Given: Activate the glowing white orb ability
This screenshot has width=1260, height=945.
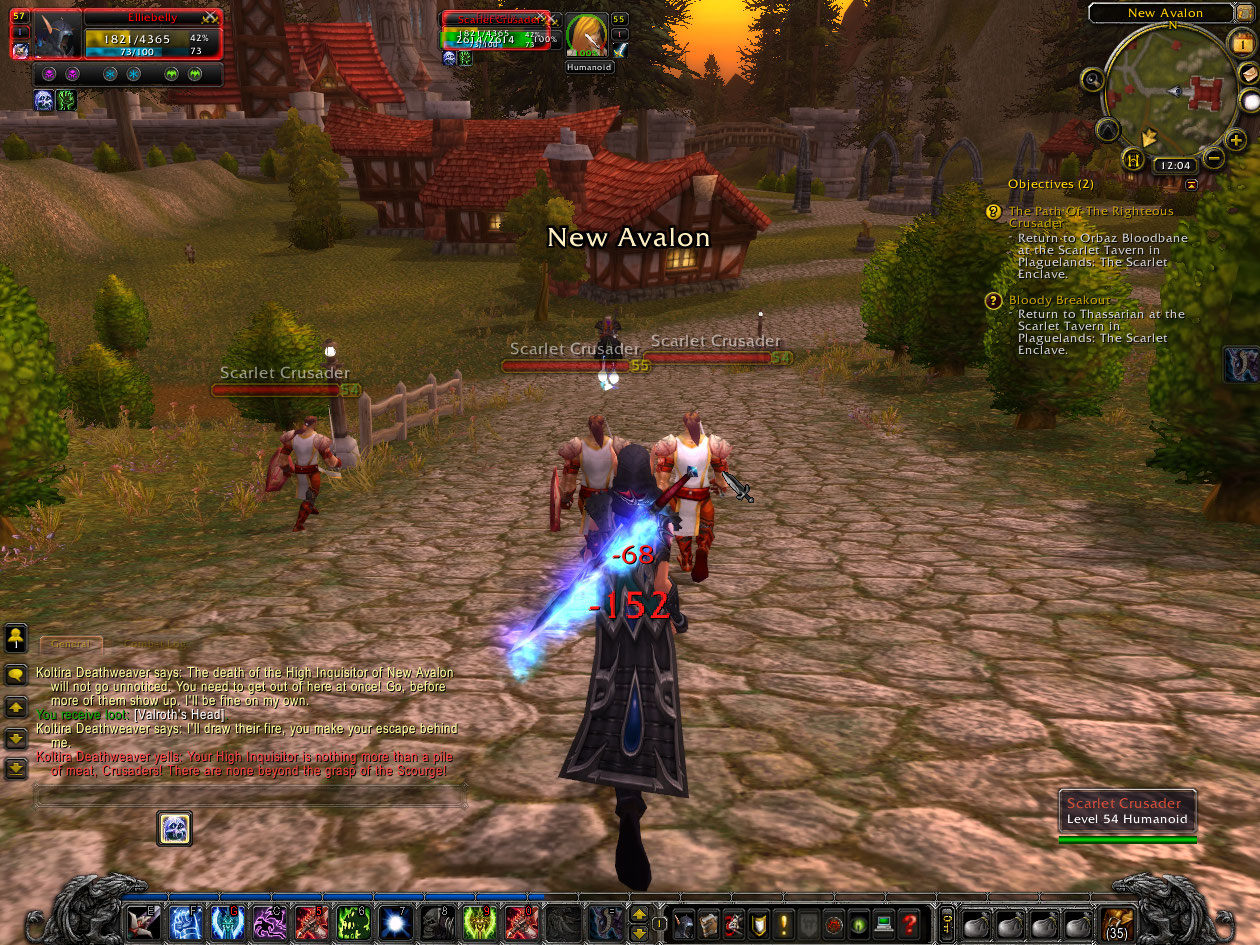Looking at the screenshot, I should pos(397,923).
